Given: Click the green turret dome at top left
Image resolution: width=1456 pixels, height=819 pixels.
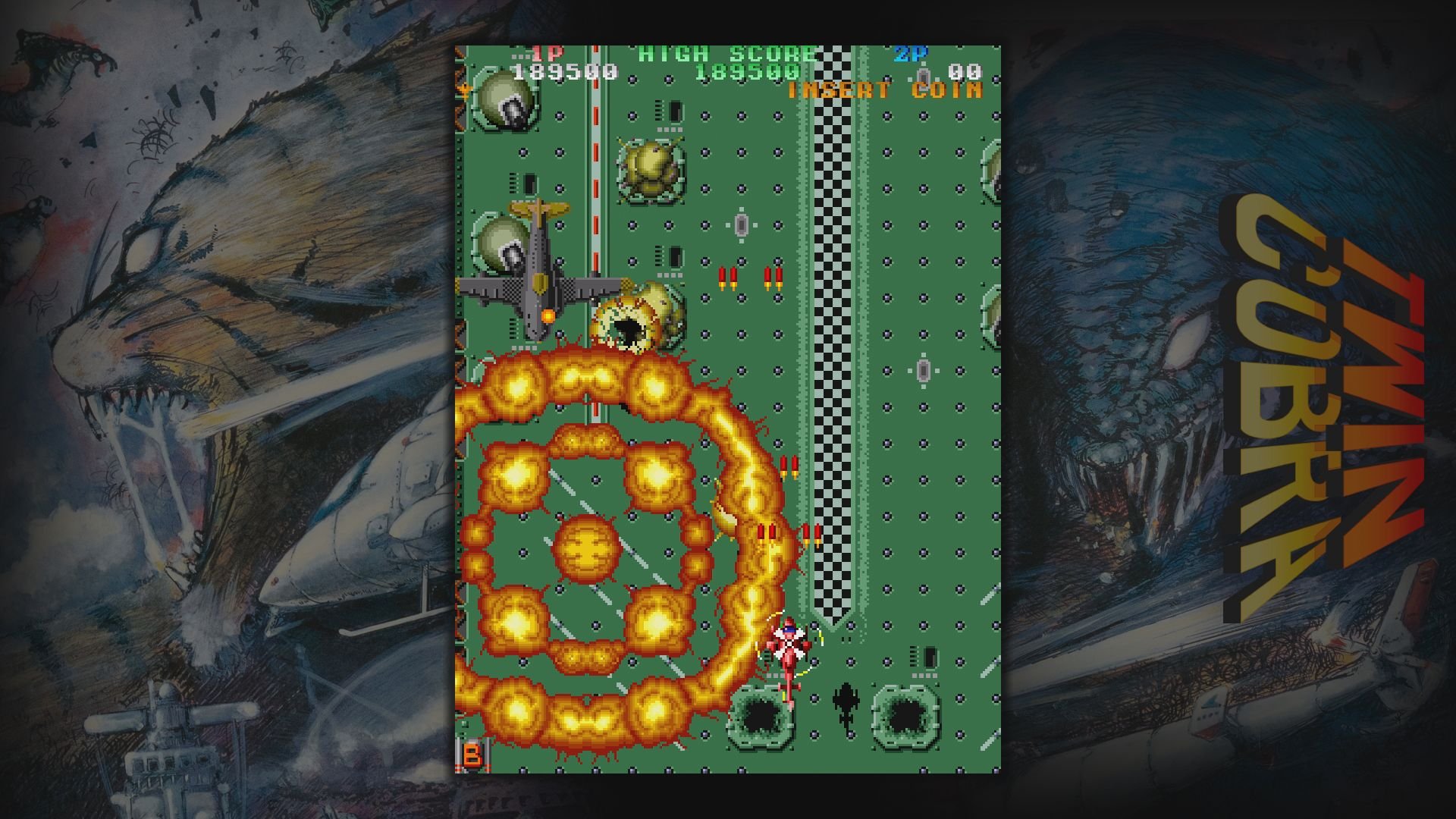Looking at the screenshot, I should (x=504, y=99).
